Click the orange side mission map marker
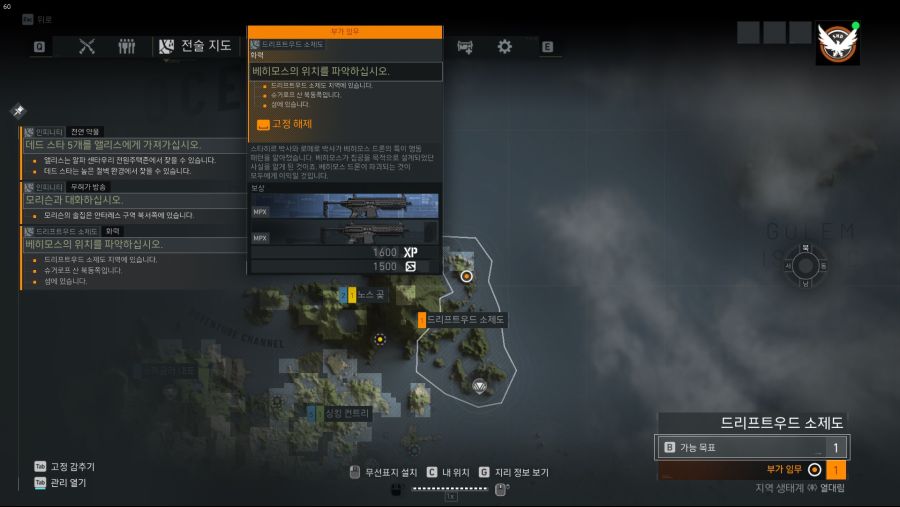 pos(466,274)
